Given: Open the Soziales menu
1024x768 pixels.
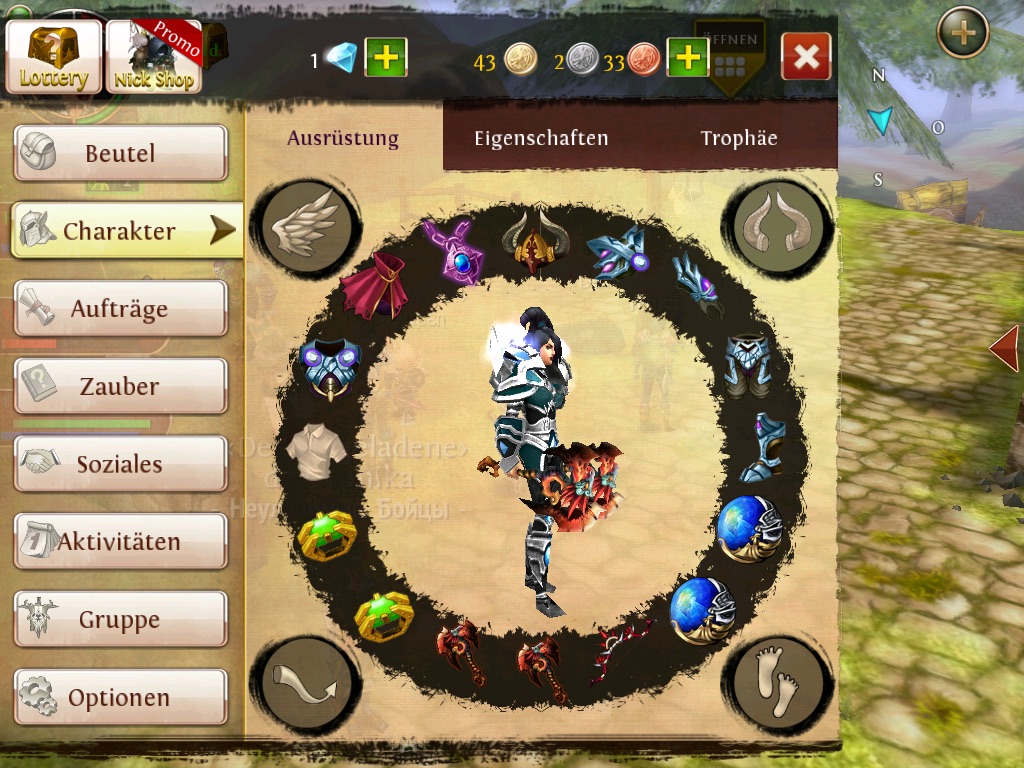Looking at the screenshot, I should 120,464.
